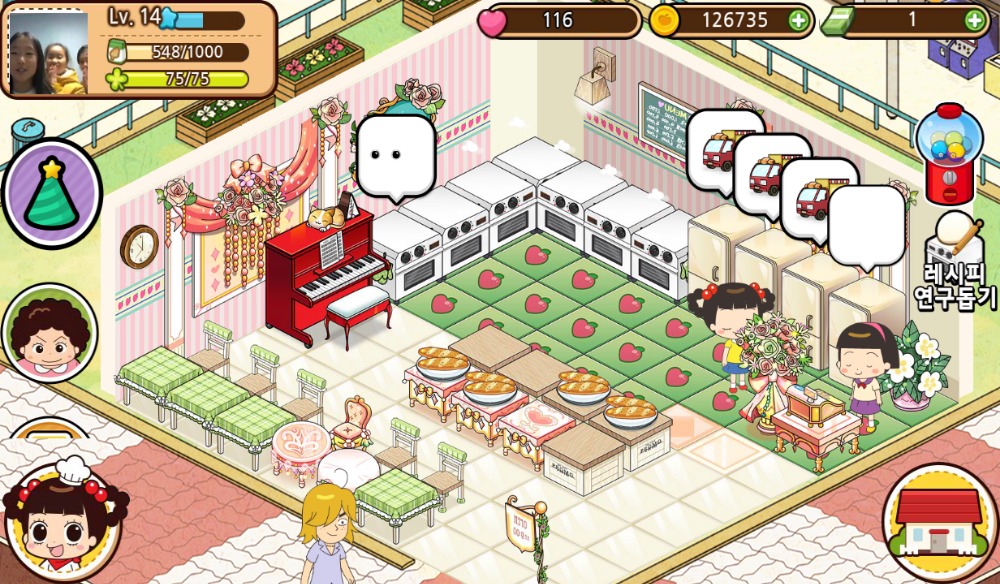Select the curly-haired character portrait button

pyautogui.click(x=50, y=333)
